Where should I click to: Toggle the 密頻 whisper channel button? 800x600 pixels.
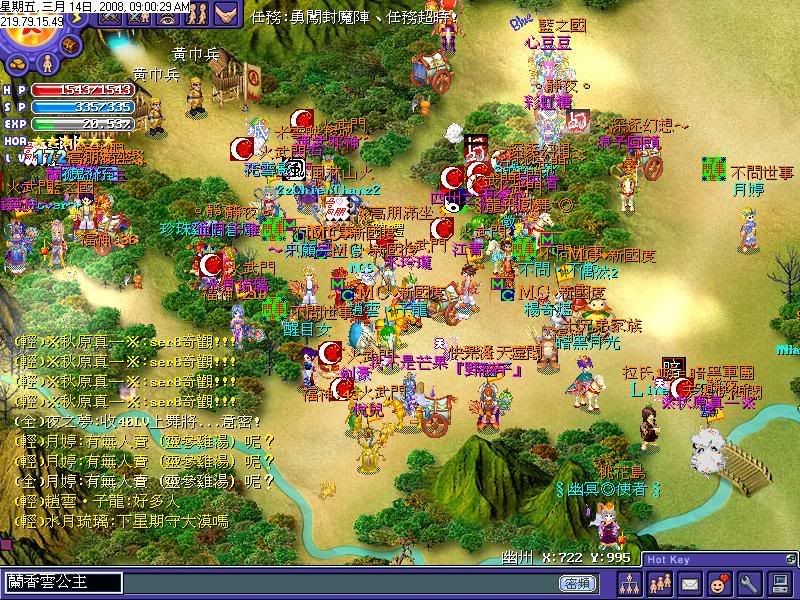(577, 583)
